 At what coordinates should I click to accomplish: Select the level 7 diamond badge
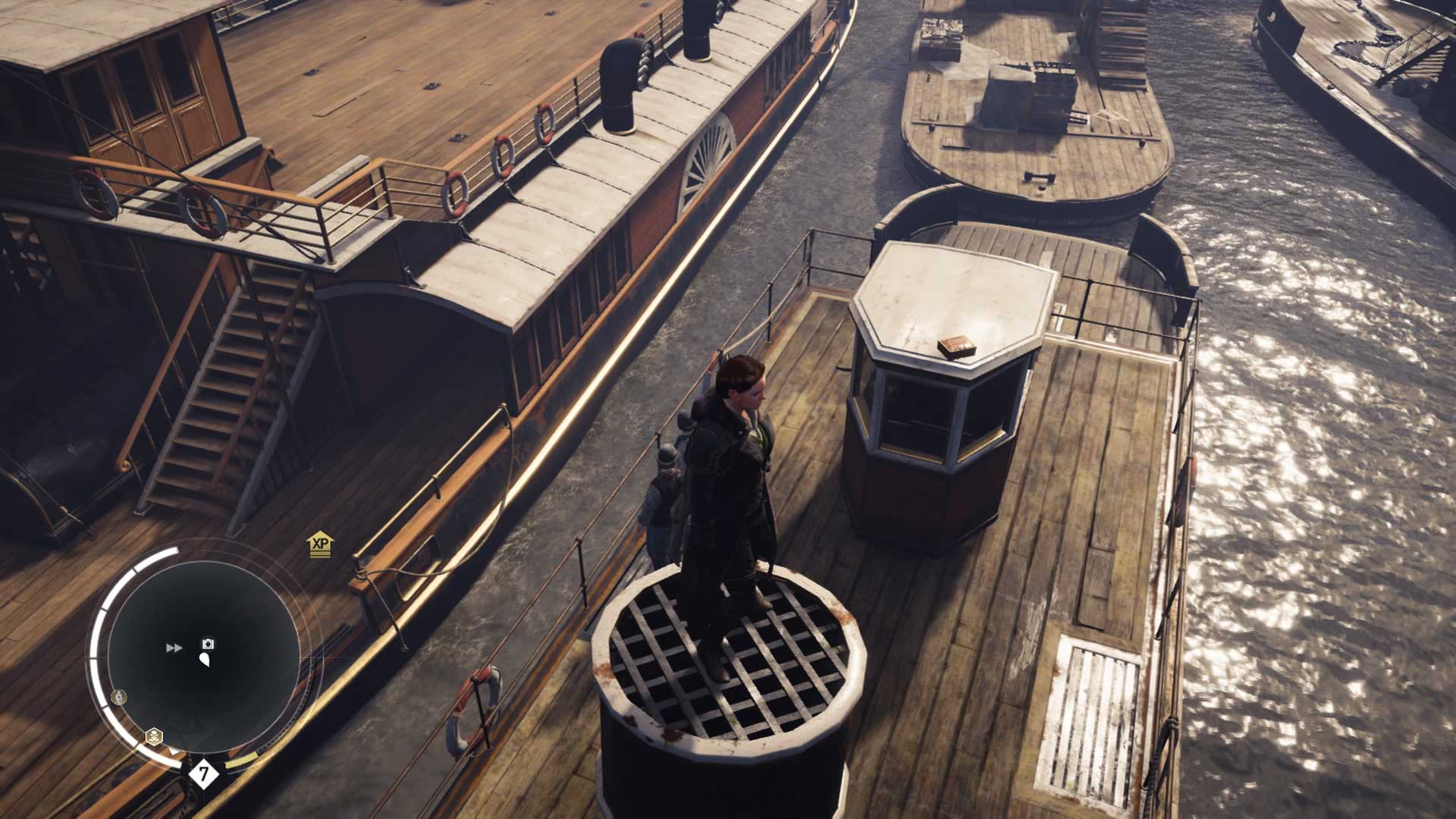point(202,773)
